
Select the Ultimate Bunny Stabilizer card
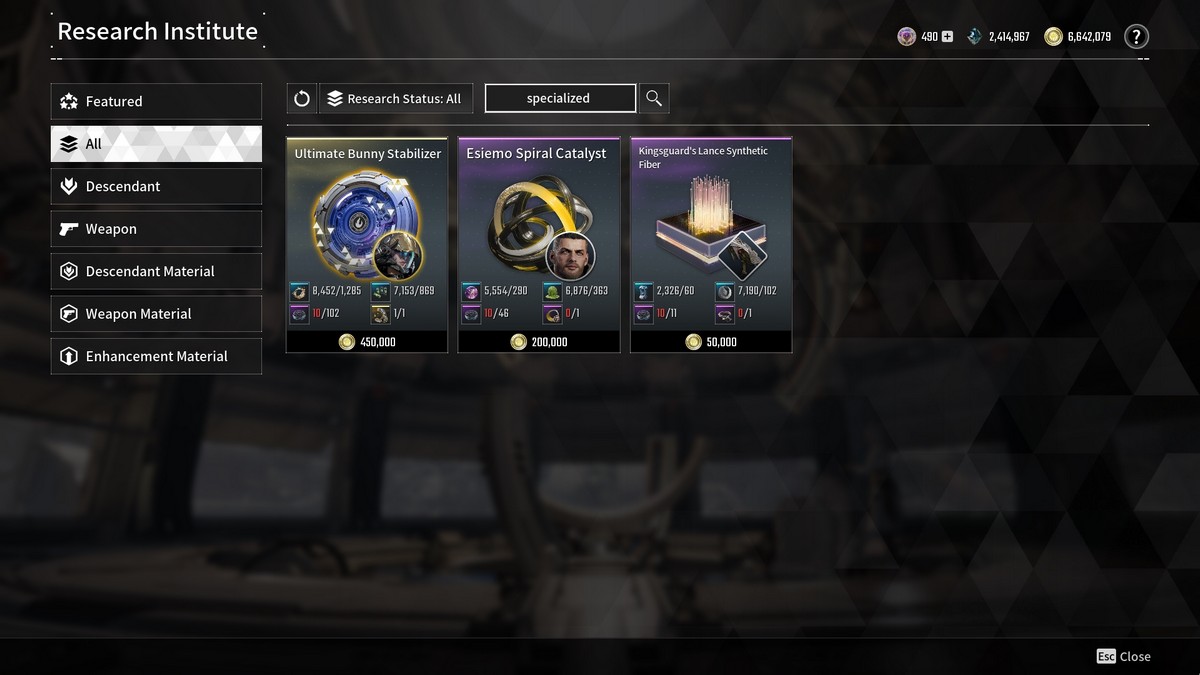(367, 245)
